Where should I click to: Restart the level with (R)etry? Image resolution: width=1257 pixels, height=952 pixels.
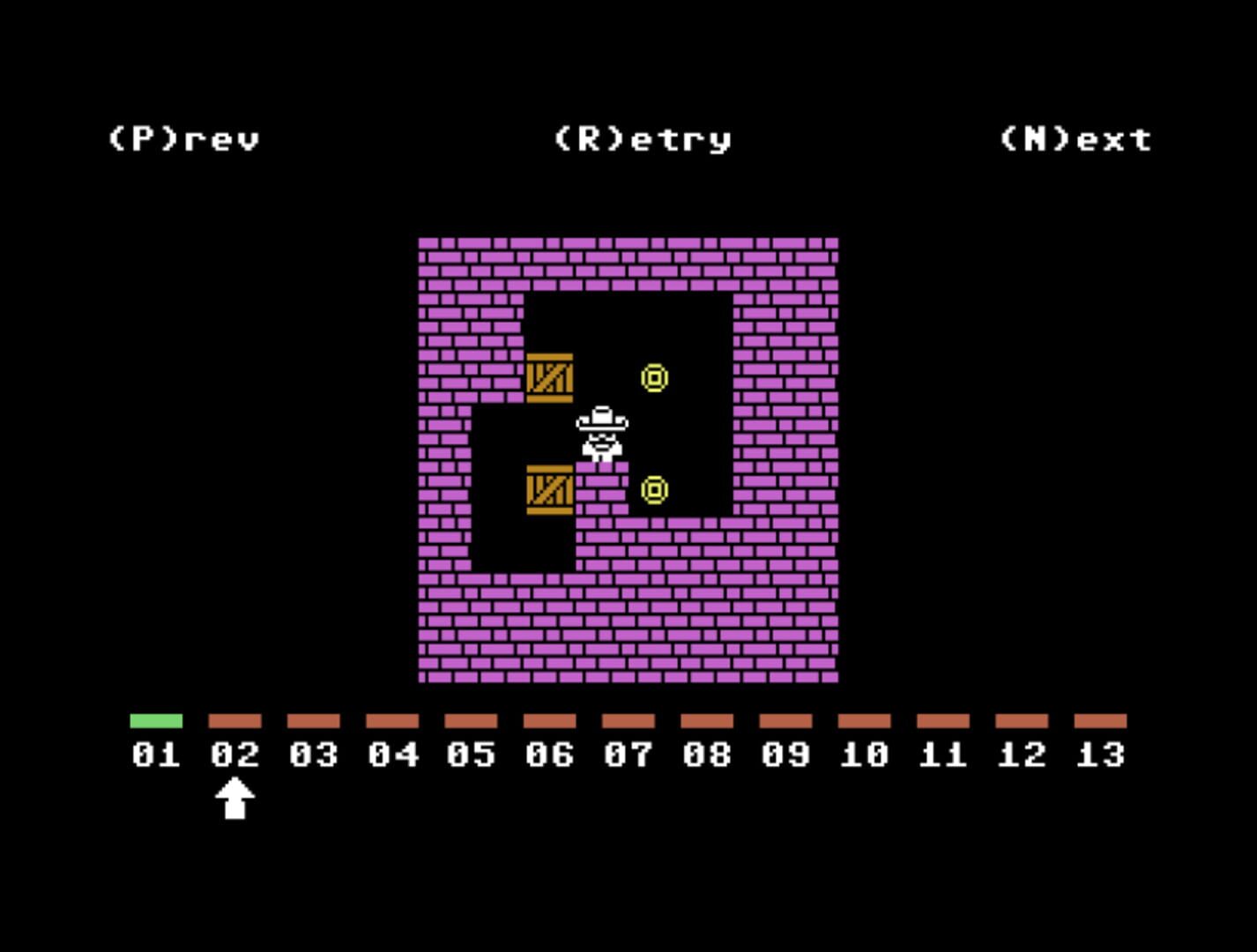641,138
